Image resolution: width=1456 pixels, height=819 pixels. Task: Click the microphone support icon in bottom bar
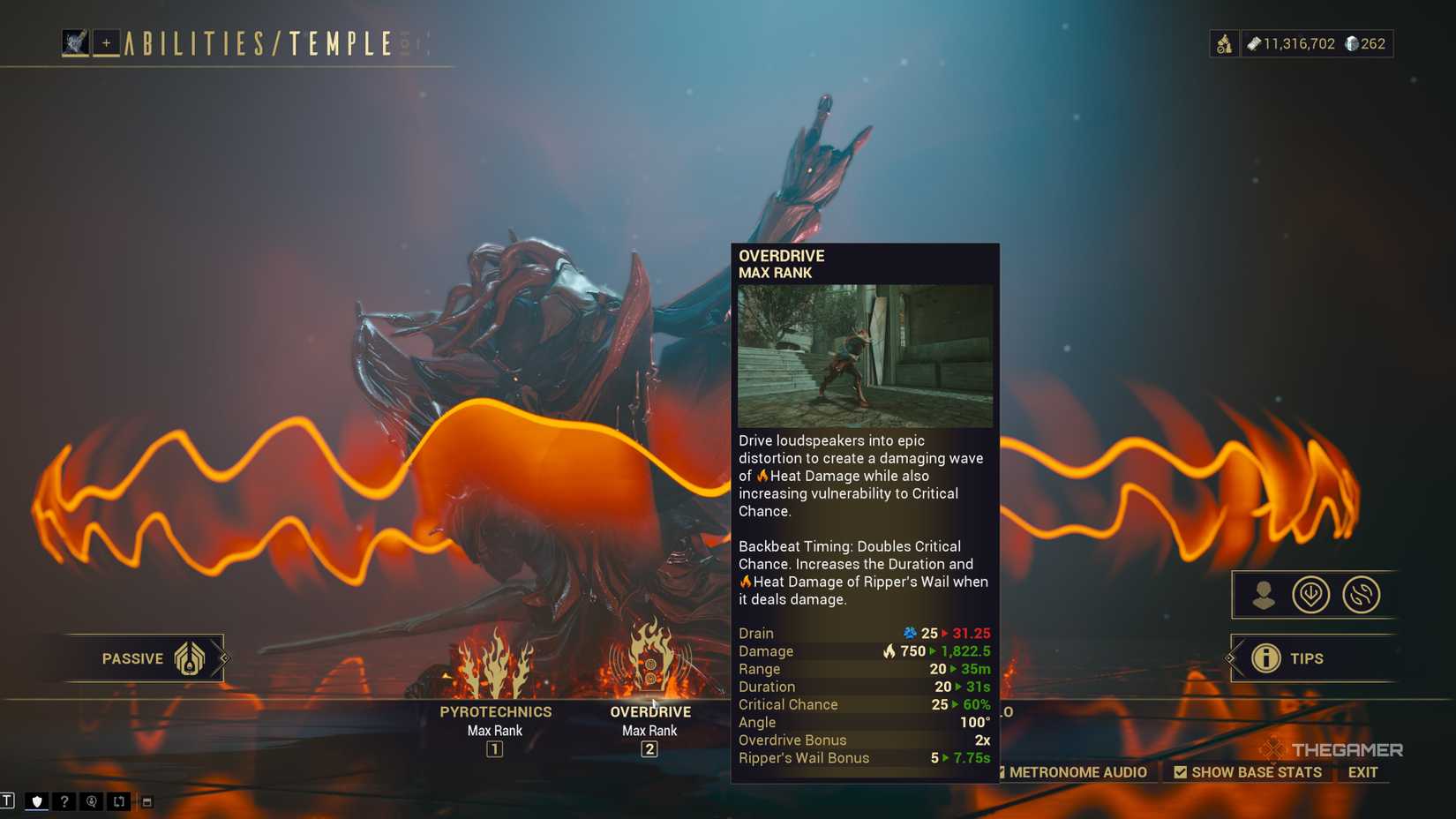click(x=91, y=801)
